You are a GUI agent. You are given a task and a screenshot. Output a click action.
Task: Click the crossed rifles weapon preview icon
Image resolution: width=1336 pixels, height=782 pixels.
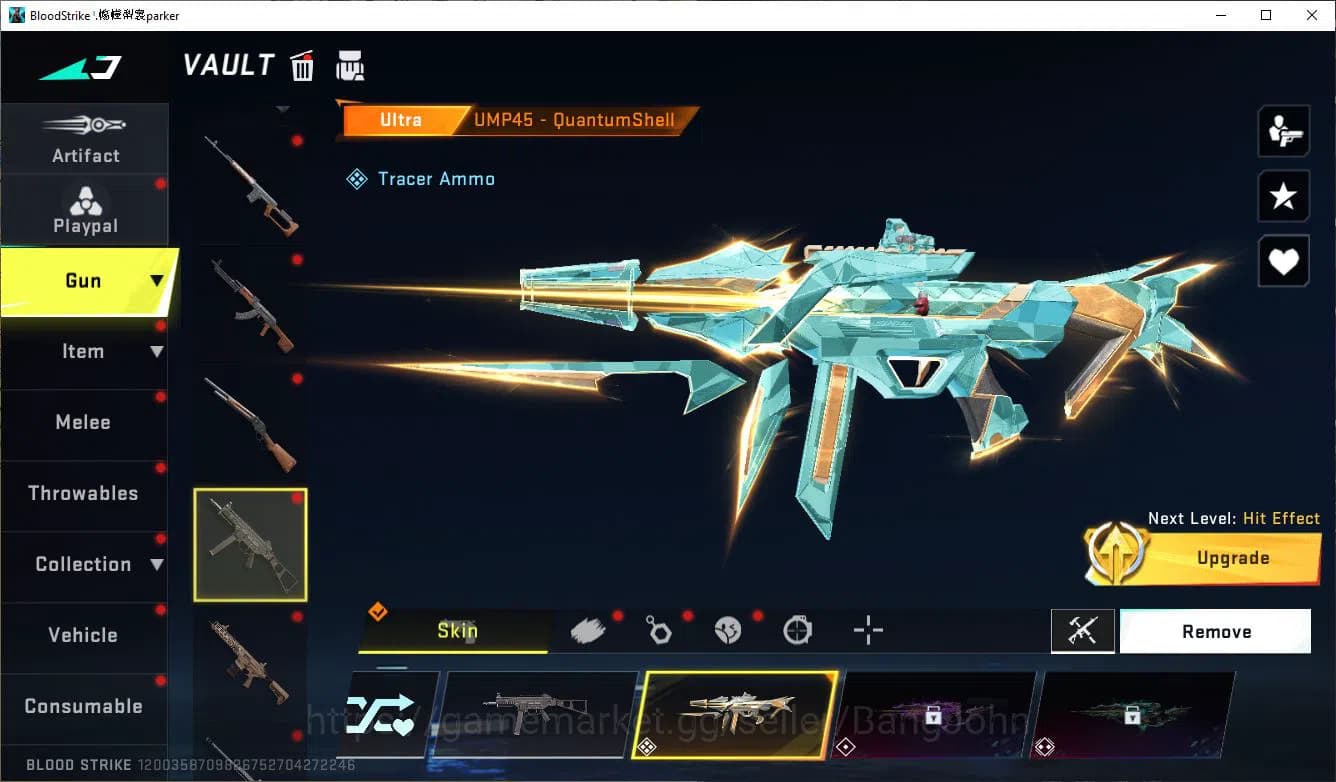coord(1083,631)
